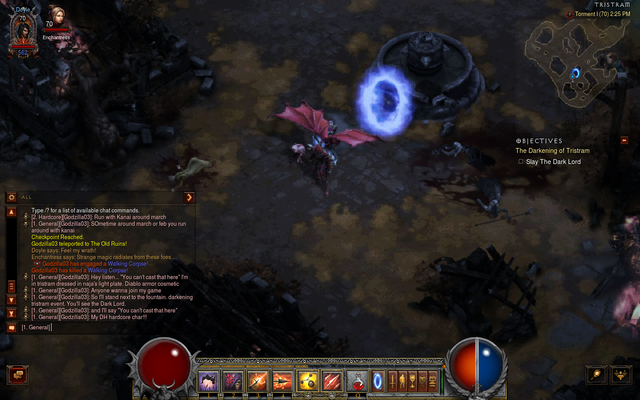Click the player character portrait
This screenshot has width=640, height=400.
click(22, 32)
